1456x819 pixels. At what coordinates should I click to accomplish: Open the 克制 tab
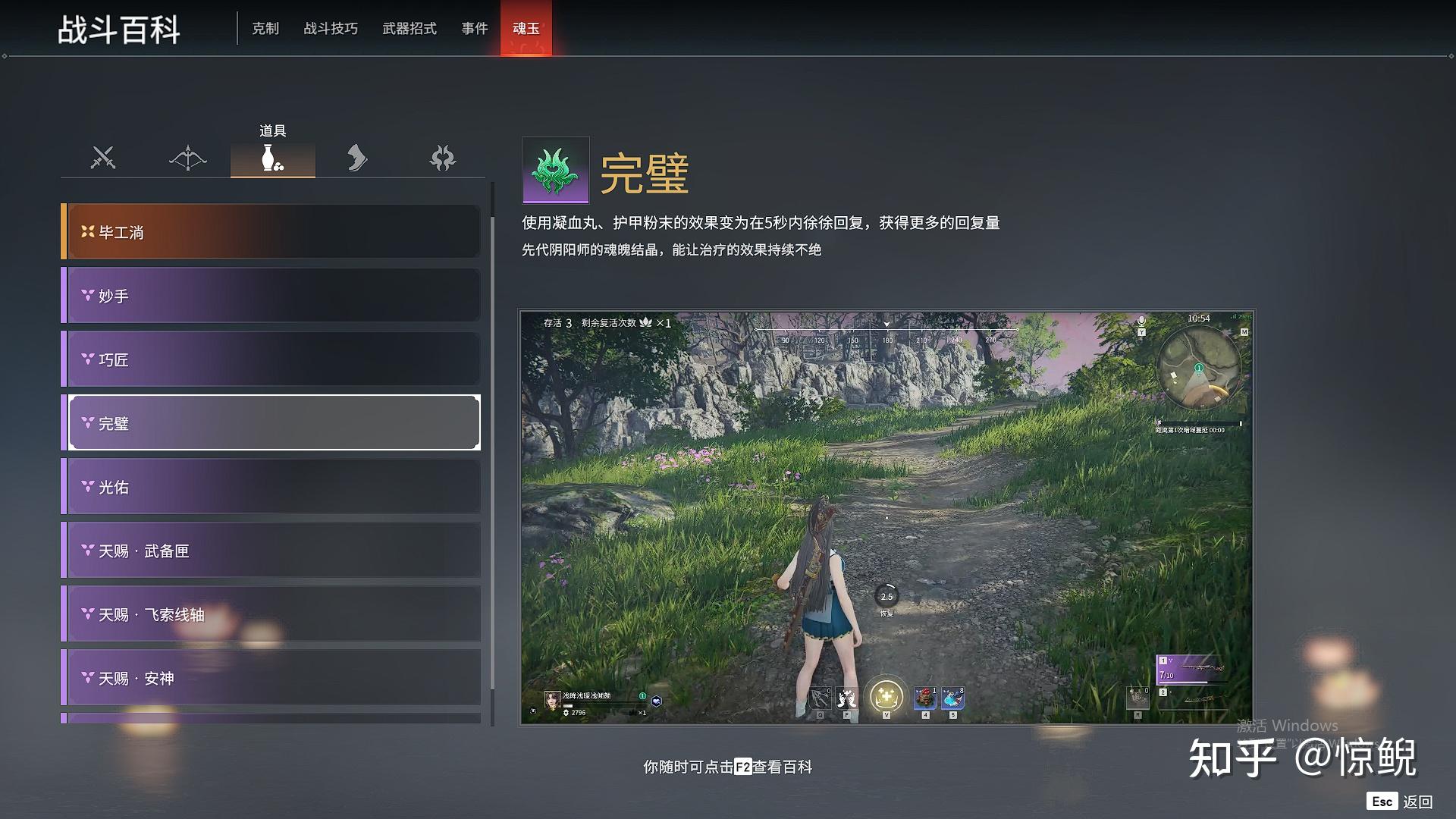[265, 29]
